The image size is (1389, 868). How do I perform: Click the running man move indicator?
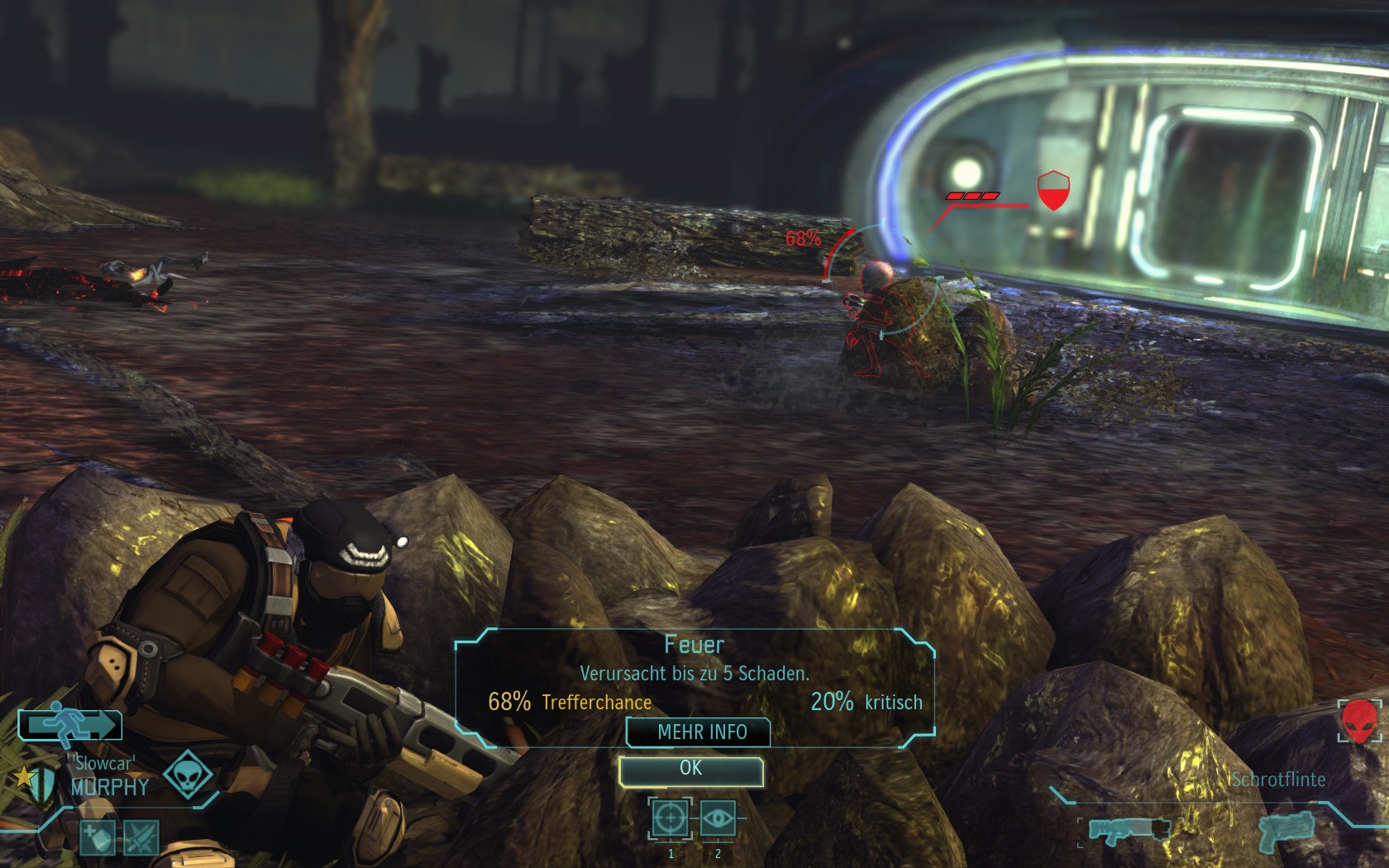click(x=69, y=725)
